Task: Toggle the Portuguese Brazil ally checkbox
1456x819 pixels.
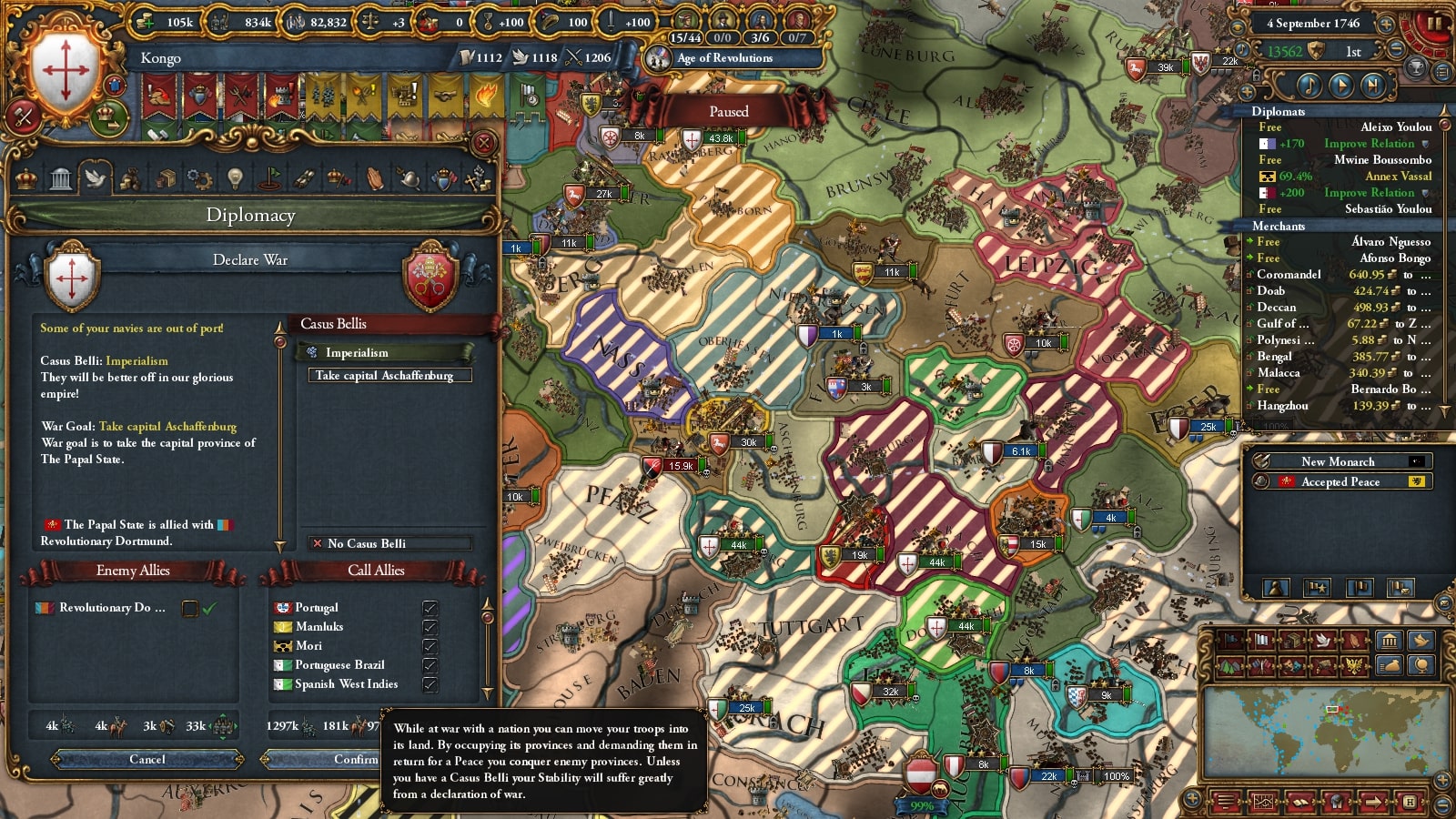Action: click(x=430, y=665)
